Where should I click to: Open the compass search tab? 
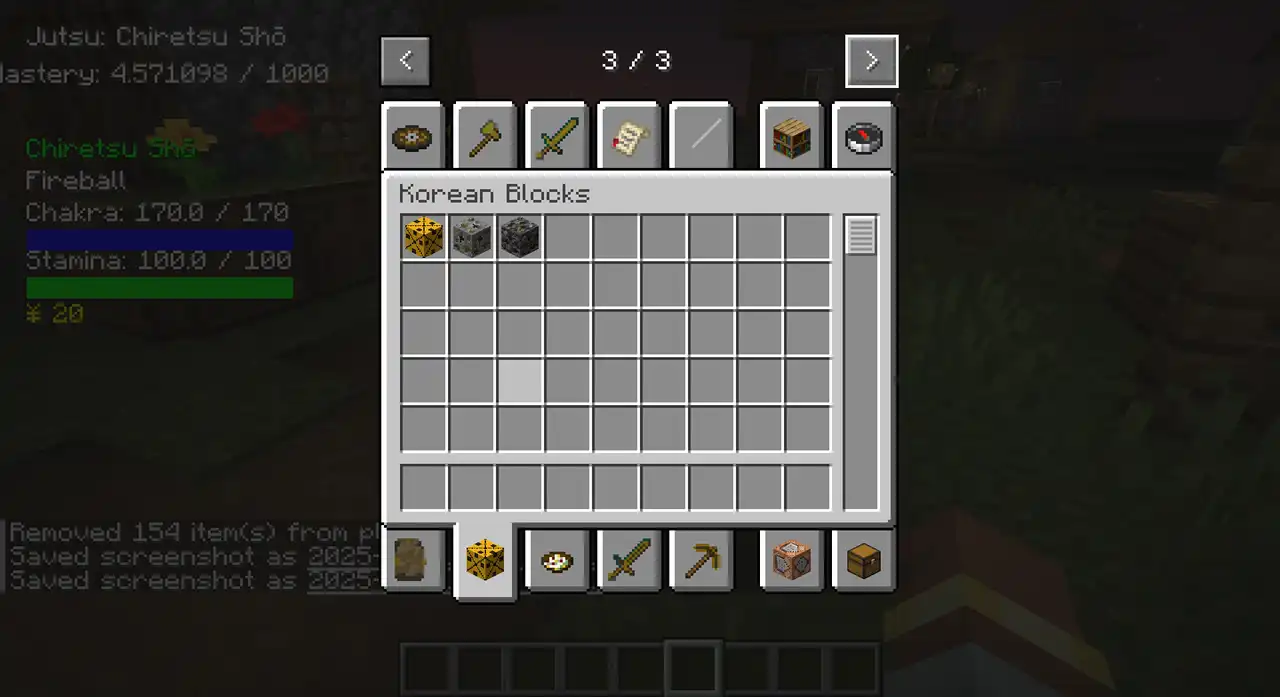pyautogui.click(x=863, y=137)
